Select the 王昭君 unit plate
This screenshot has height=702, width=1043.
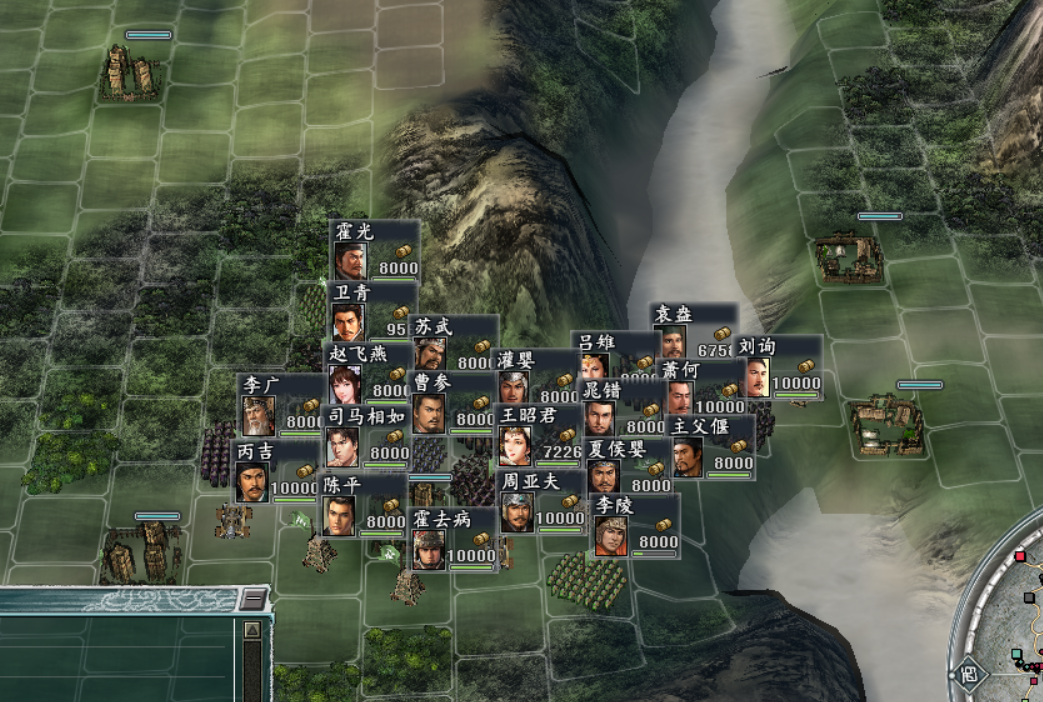pos(538,435)
